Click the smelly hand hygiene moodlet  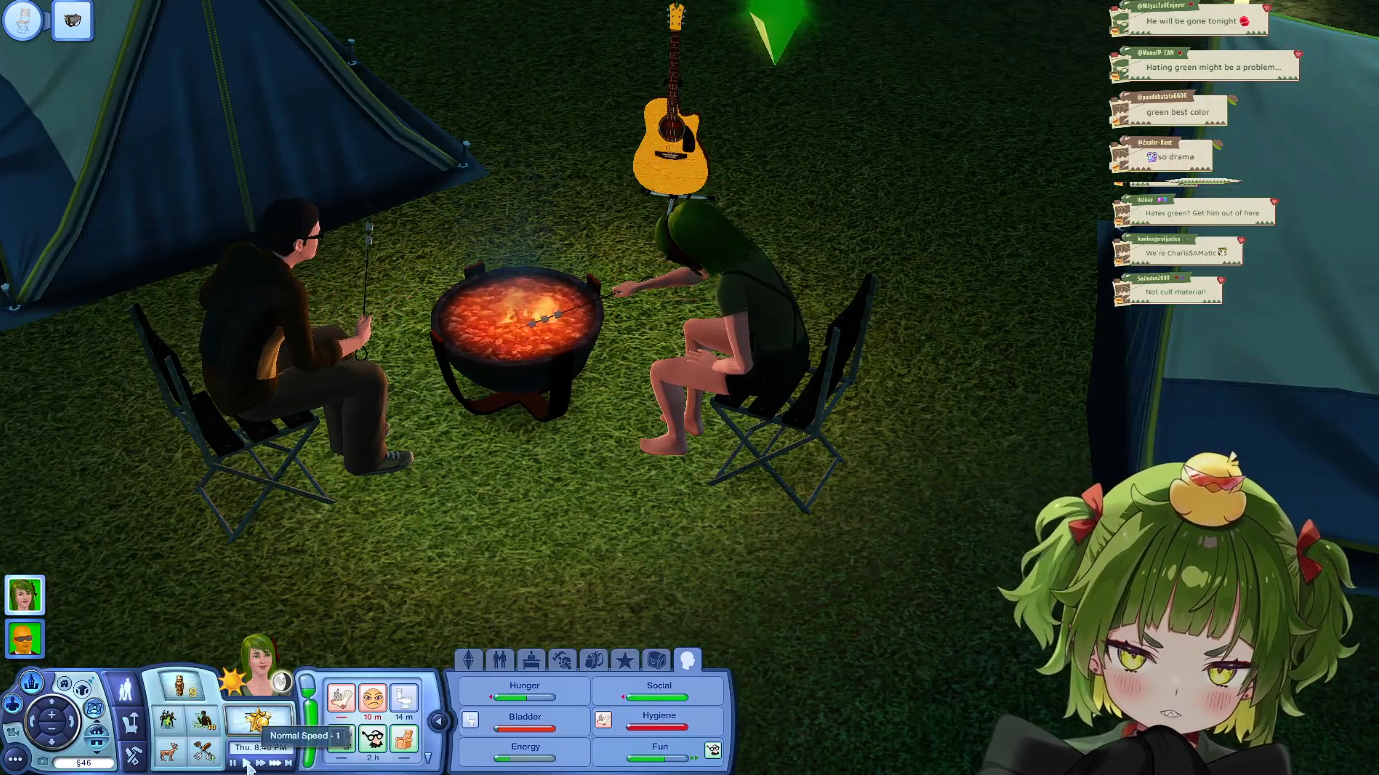341,697
